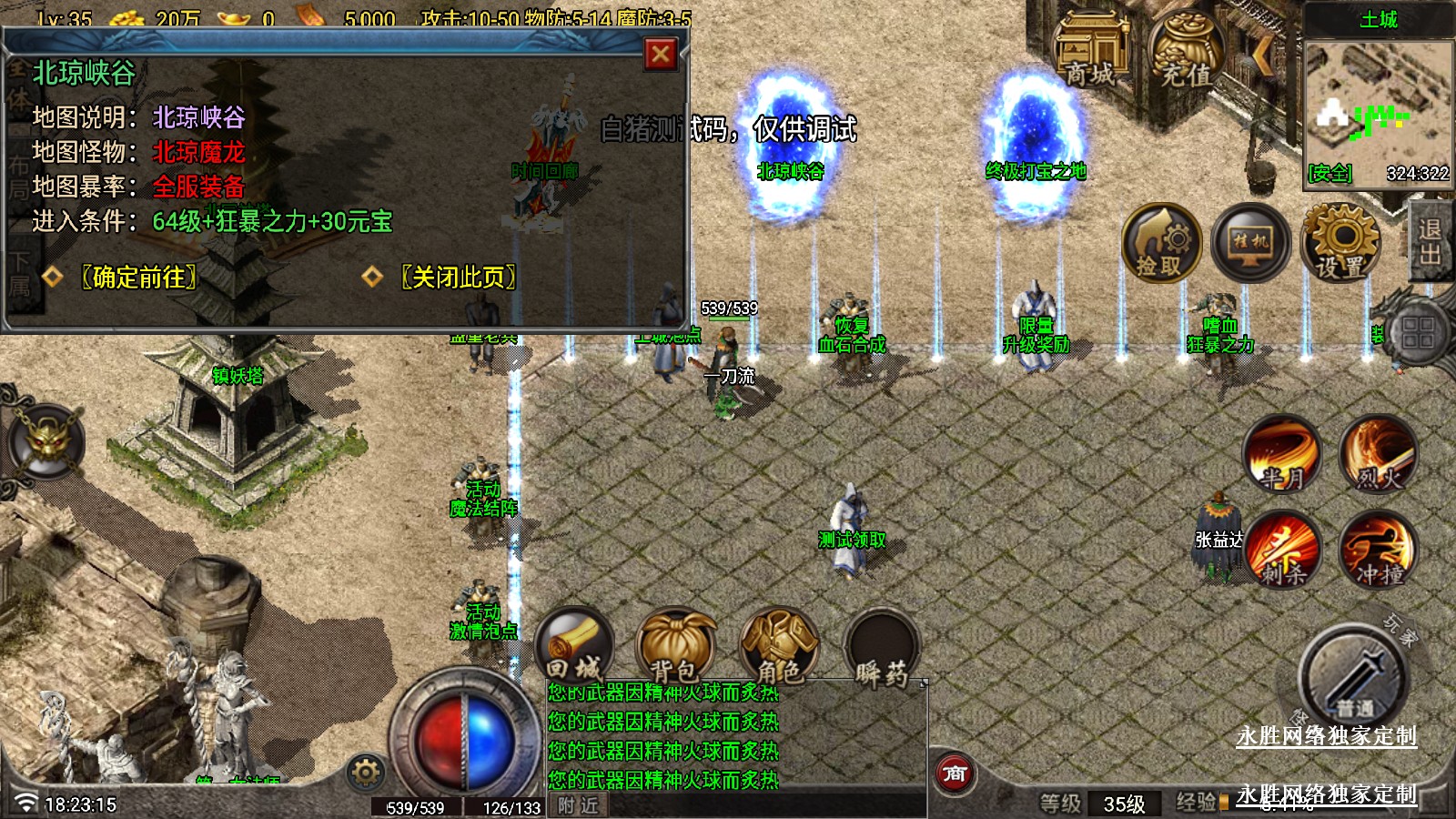Close the 北琼峡谷 dialog with red X

click(x=661, y=55)
